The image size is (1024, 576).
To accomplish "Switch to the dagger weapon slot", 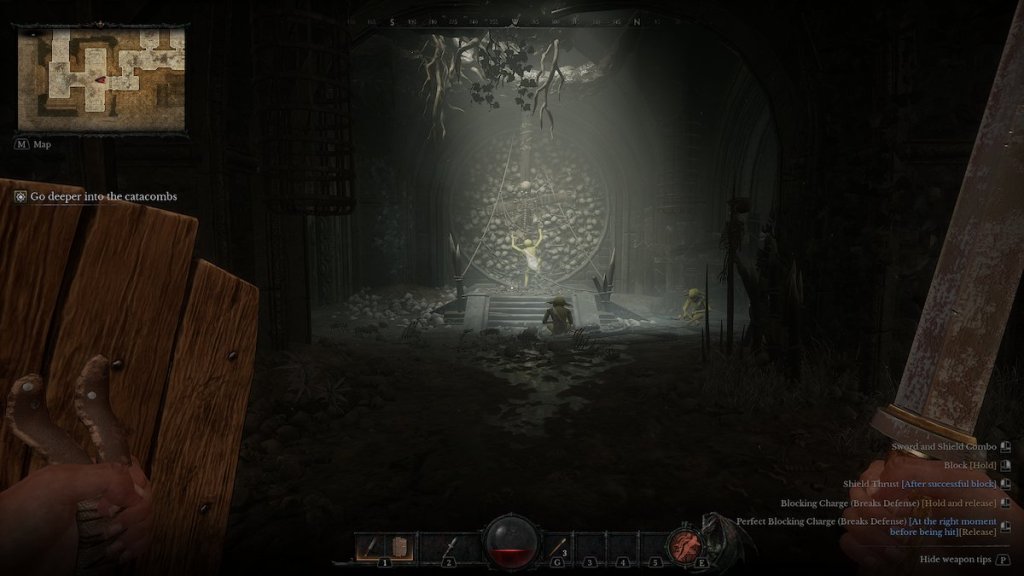I will coord(450,545).
